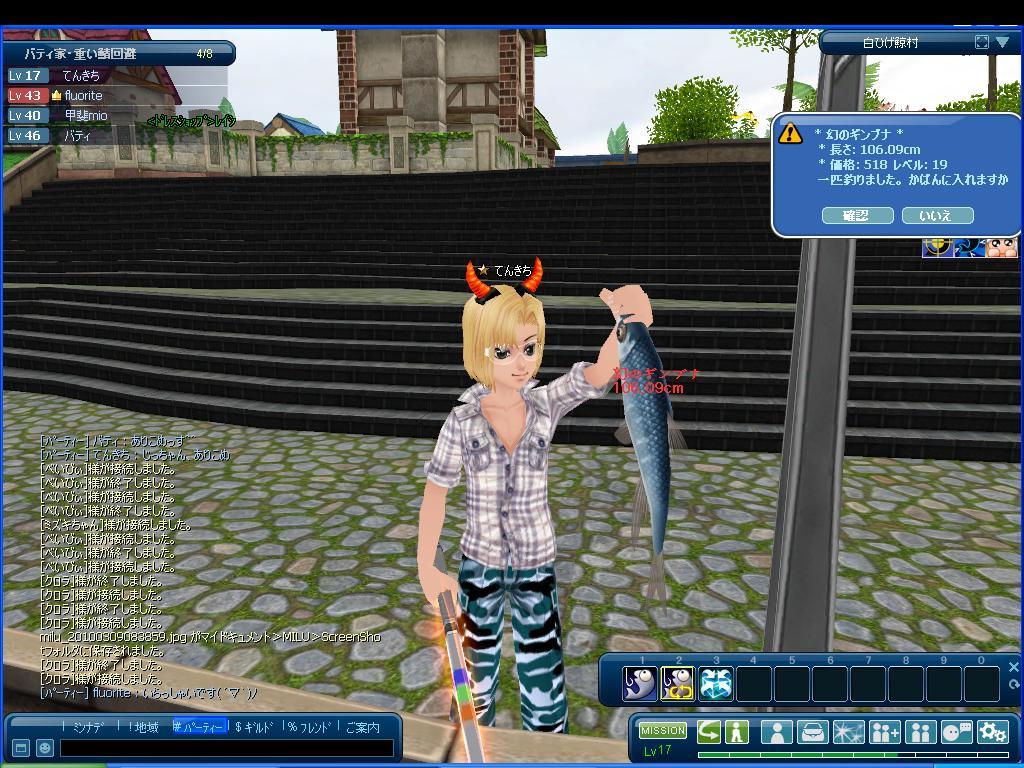Screen dimensions: 1024x768
Task: Switch to the 地域 chat tab
Action: coord(143,727)
